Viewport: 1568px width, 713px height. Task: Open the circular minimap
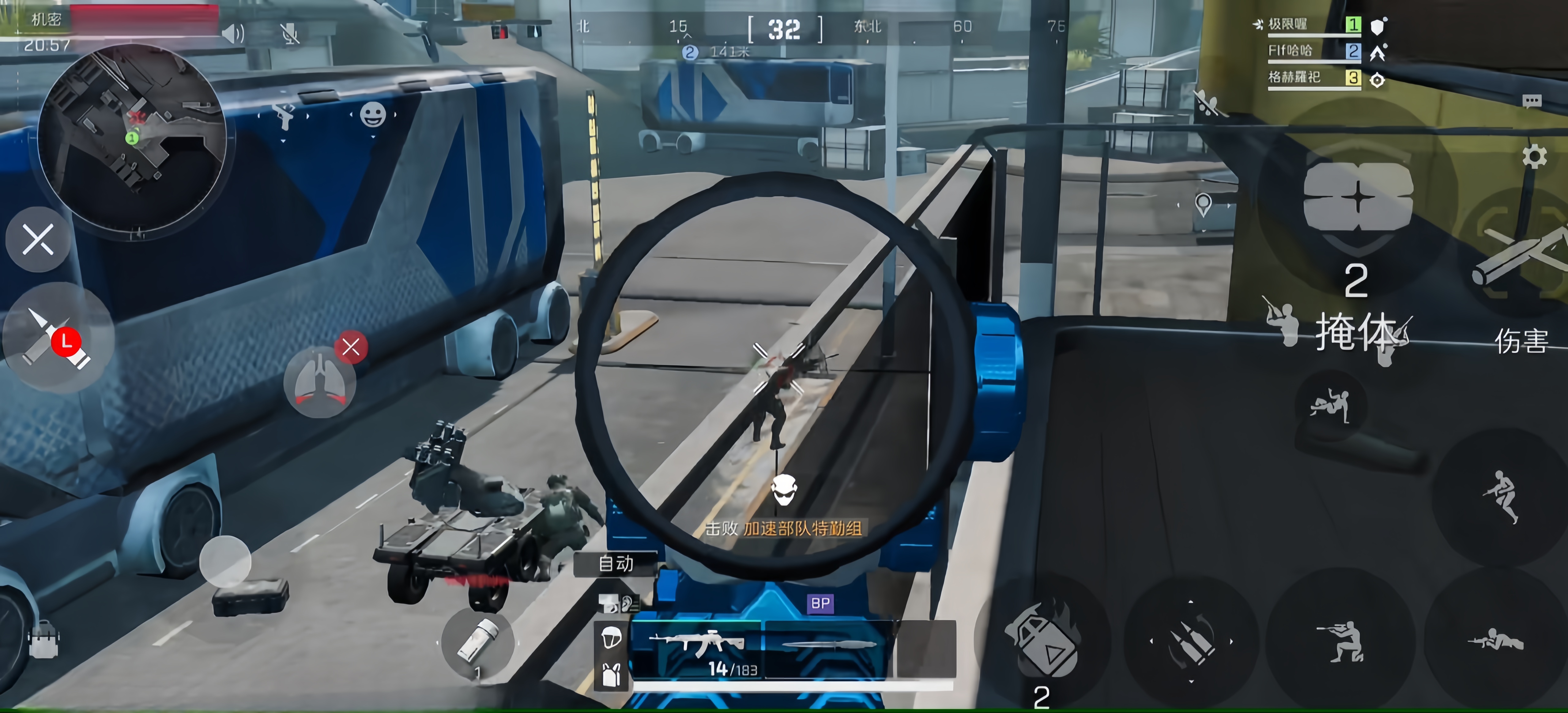[131, 139]
